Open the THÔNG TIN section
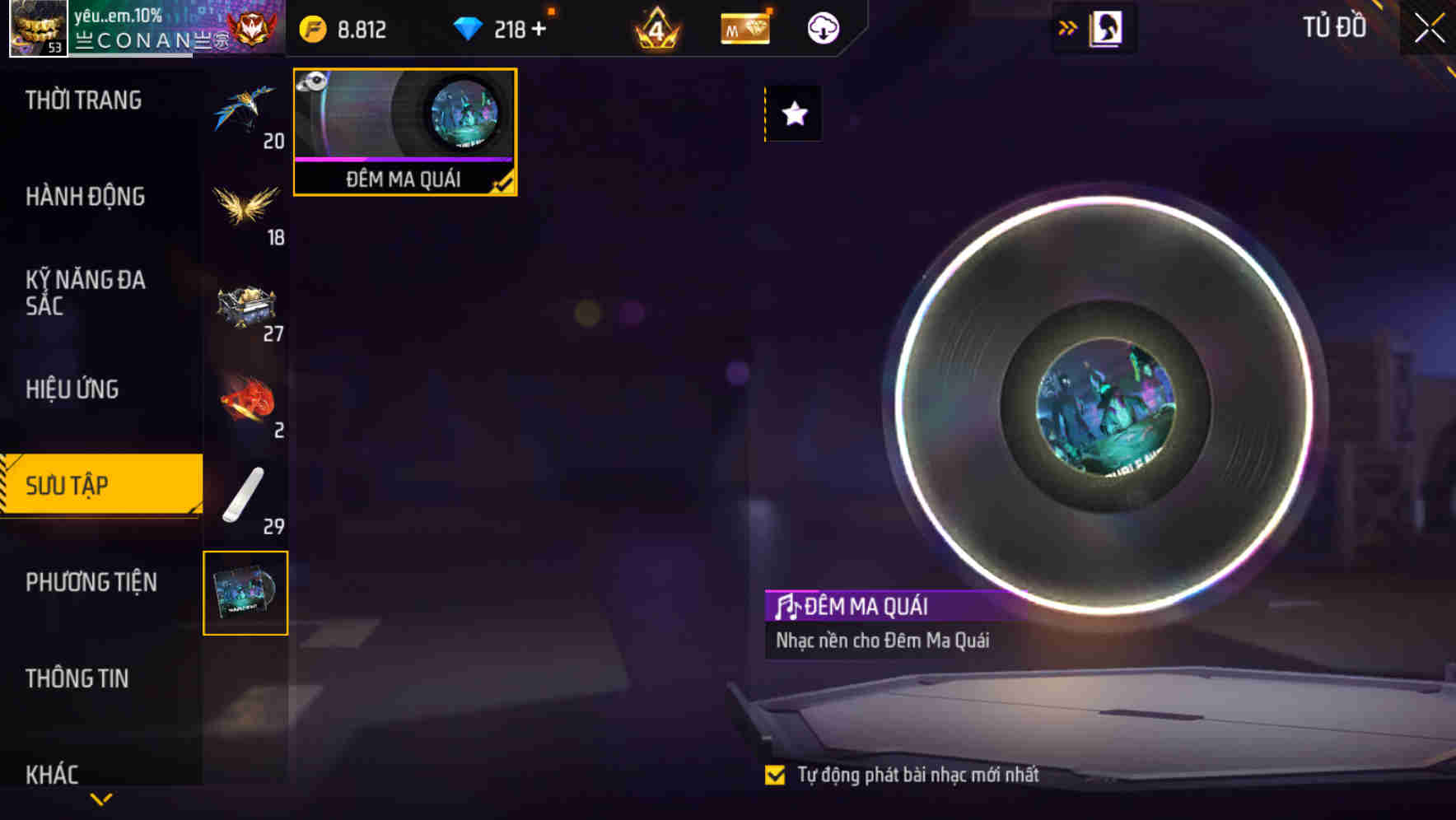The image size is (1456, 820). click(77, 678)
